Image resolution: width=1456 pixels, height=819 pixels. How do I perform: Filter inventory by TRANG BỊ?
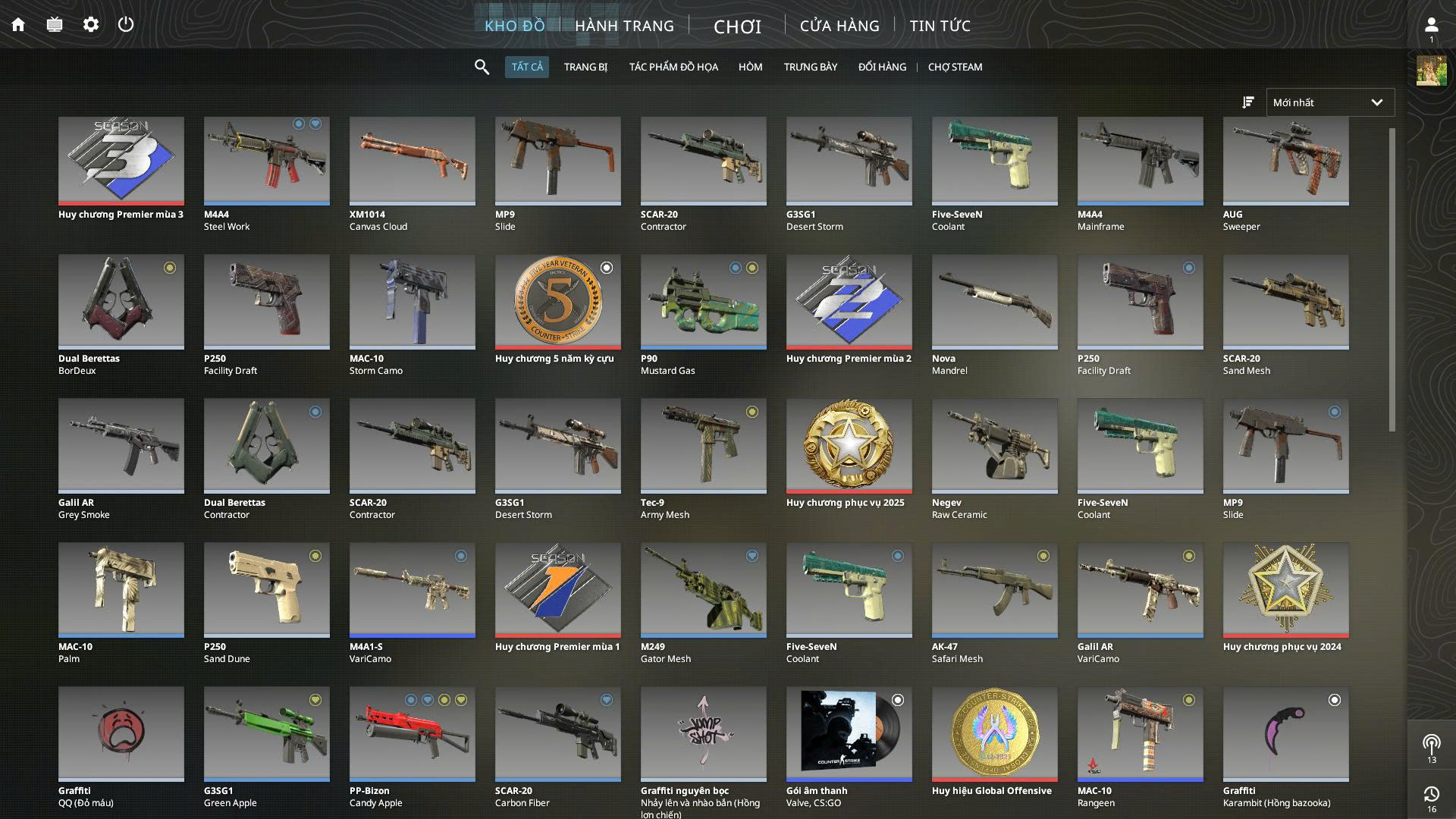point(585,67)
